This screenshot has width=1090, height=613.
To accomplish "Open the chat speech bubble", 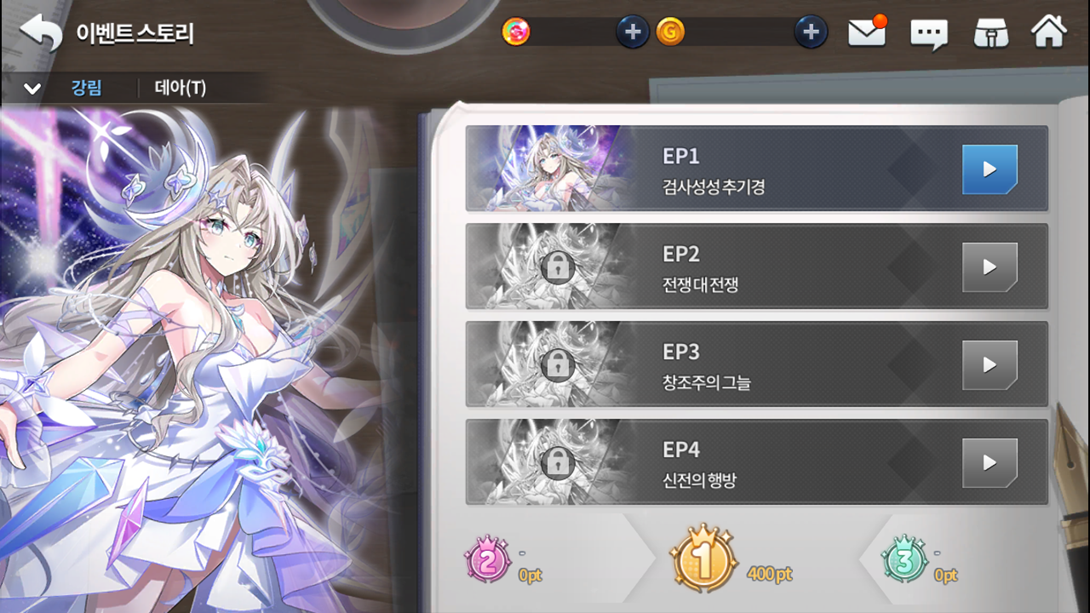I will coord(928,35).
